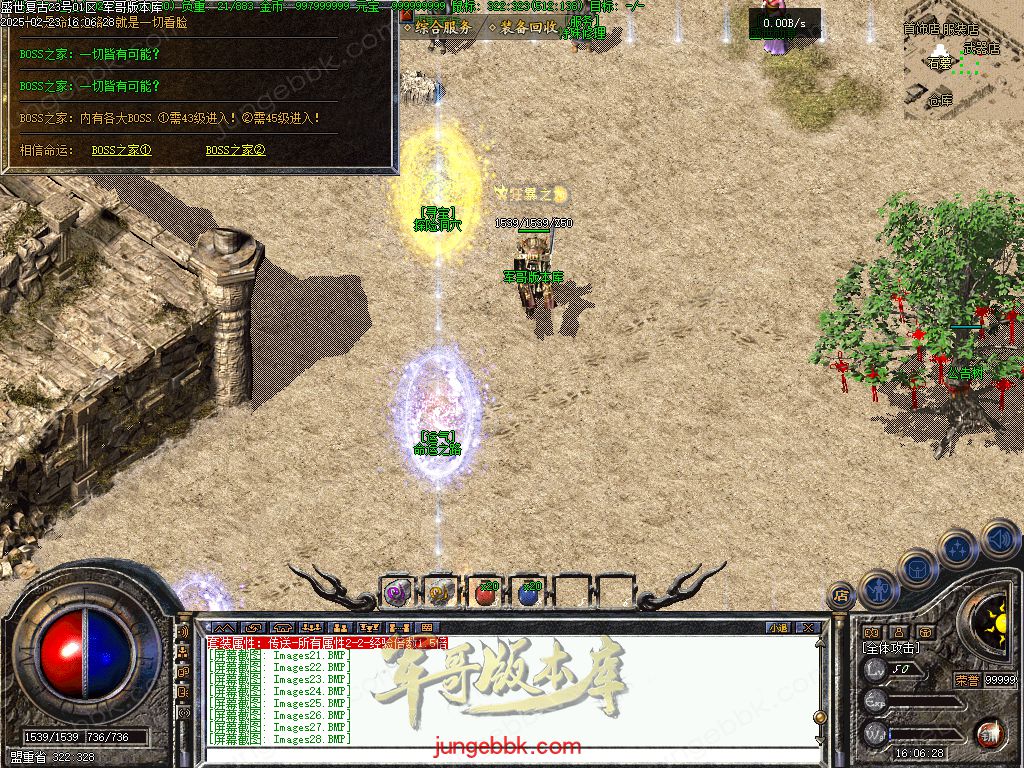Use the red health potion slot
The height and width of the screenshot is (768, 1024).
click(x=485, y=593)
